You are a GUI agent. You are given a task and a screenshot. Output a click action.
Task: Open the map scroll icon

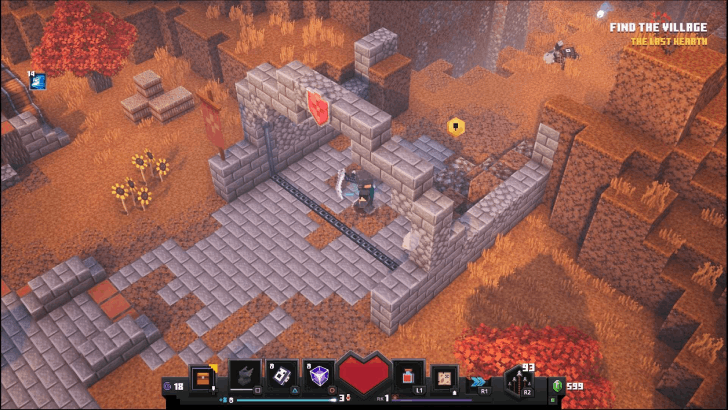click(x=444, y=378)
